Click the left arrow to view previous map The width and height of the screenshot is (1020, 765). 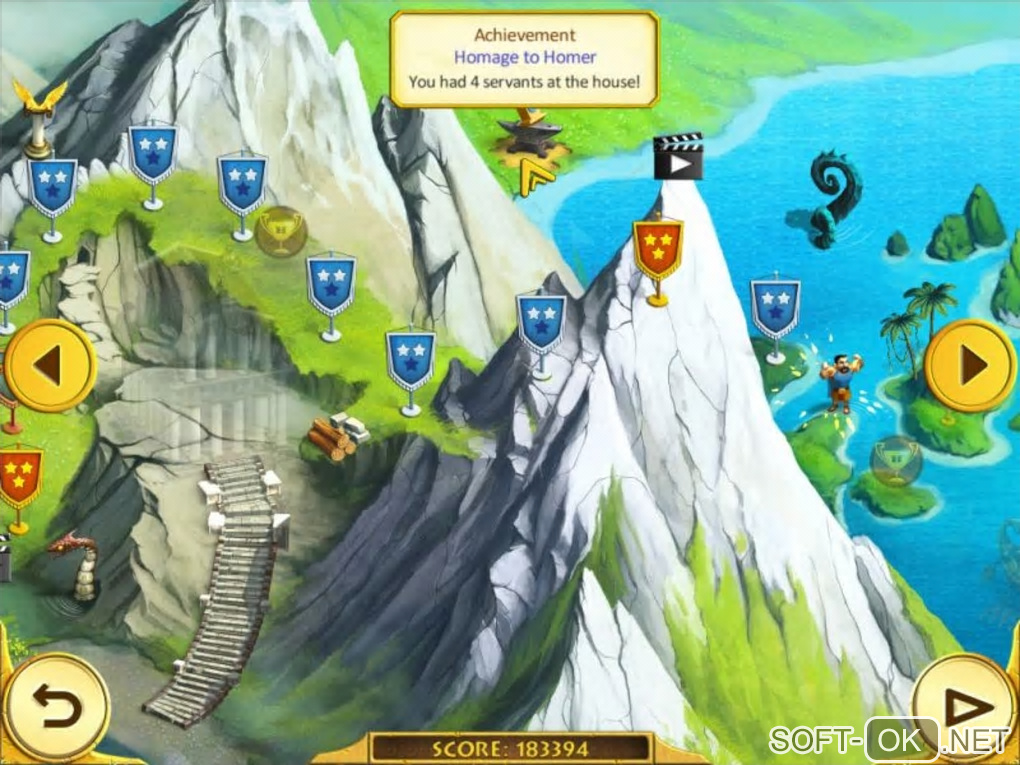coord(48,366)
